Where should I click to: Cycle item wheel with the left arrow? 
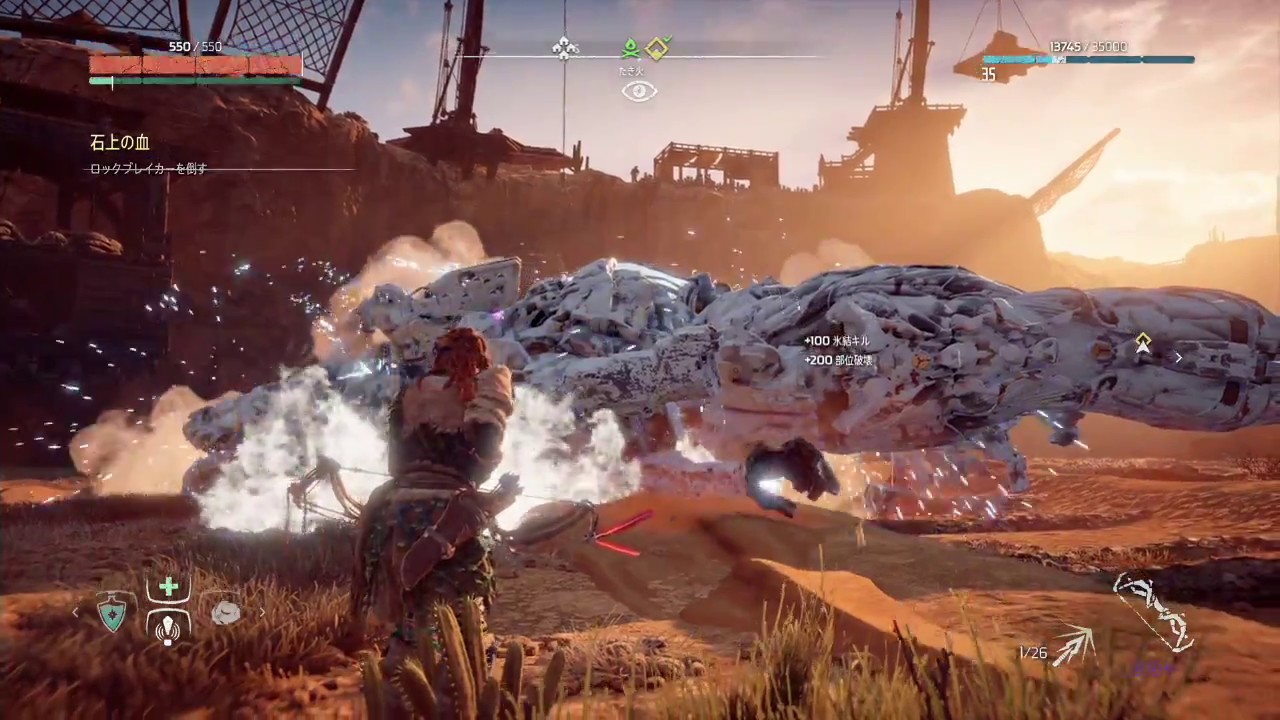[76, 612]
